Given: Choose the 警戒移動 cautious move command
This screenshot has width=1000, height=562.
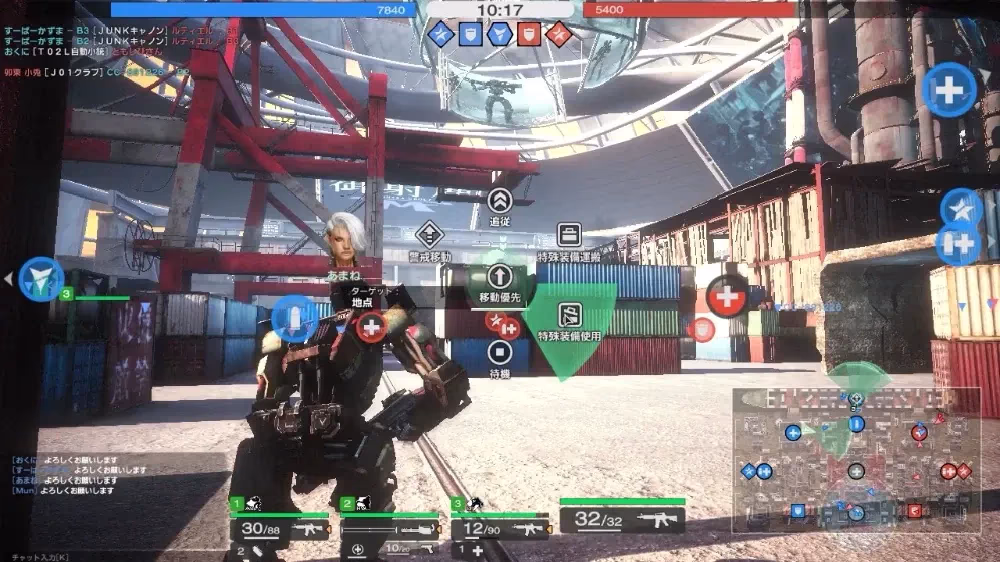Looking at the screenshot, I should (x=429, y=235).
